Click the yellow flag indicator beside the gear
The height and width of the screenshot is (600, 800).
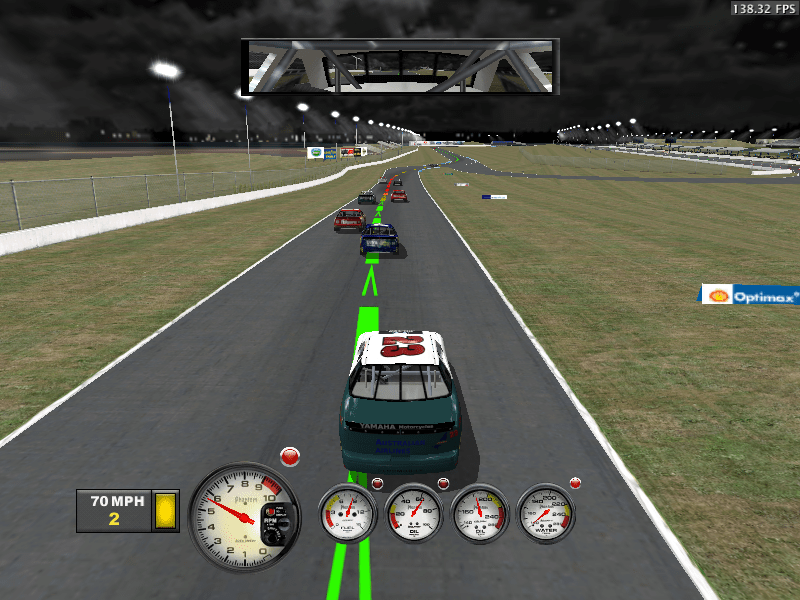click(165, 510)
